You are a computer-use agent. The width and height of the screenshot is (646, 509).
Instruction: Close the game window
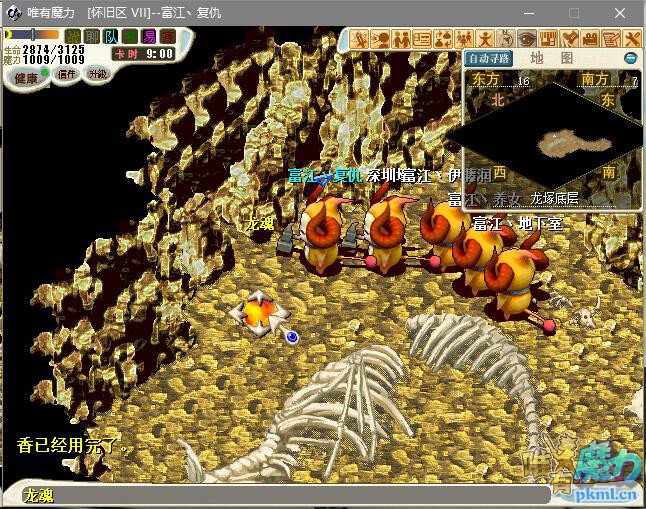(621, 13)
